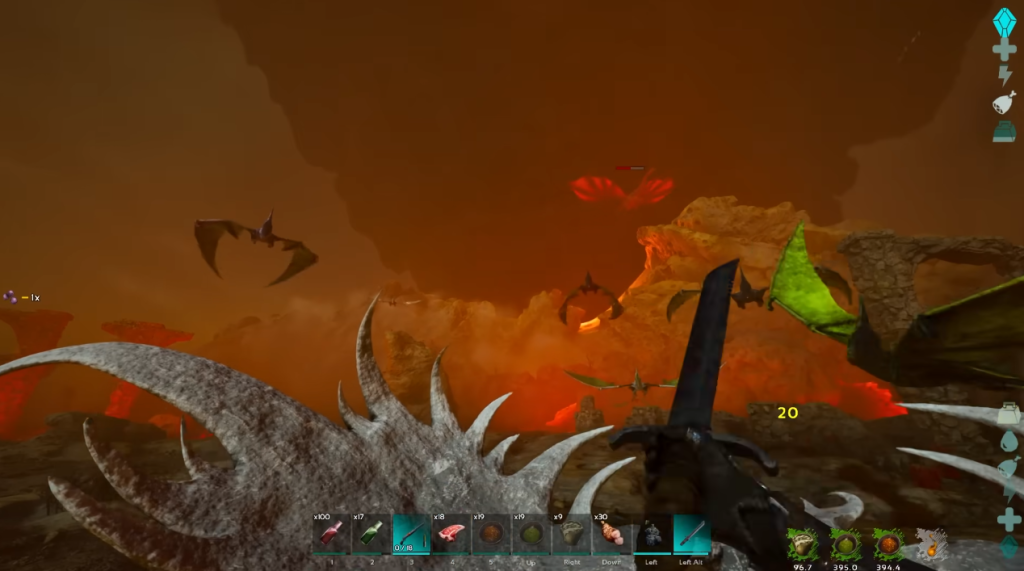Use the green soup bowl slot
The width and height of the screenshot is (1024, 571).
[x=531, y=533]
